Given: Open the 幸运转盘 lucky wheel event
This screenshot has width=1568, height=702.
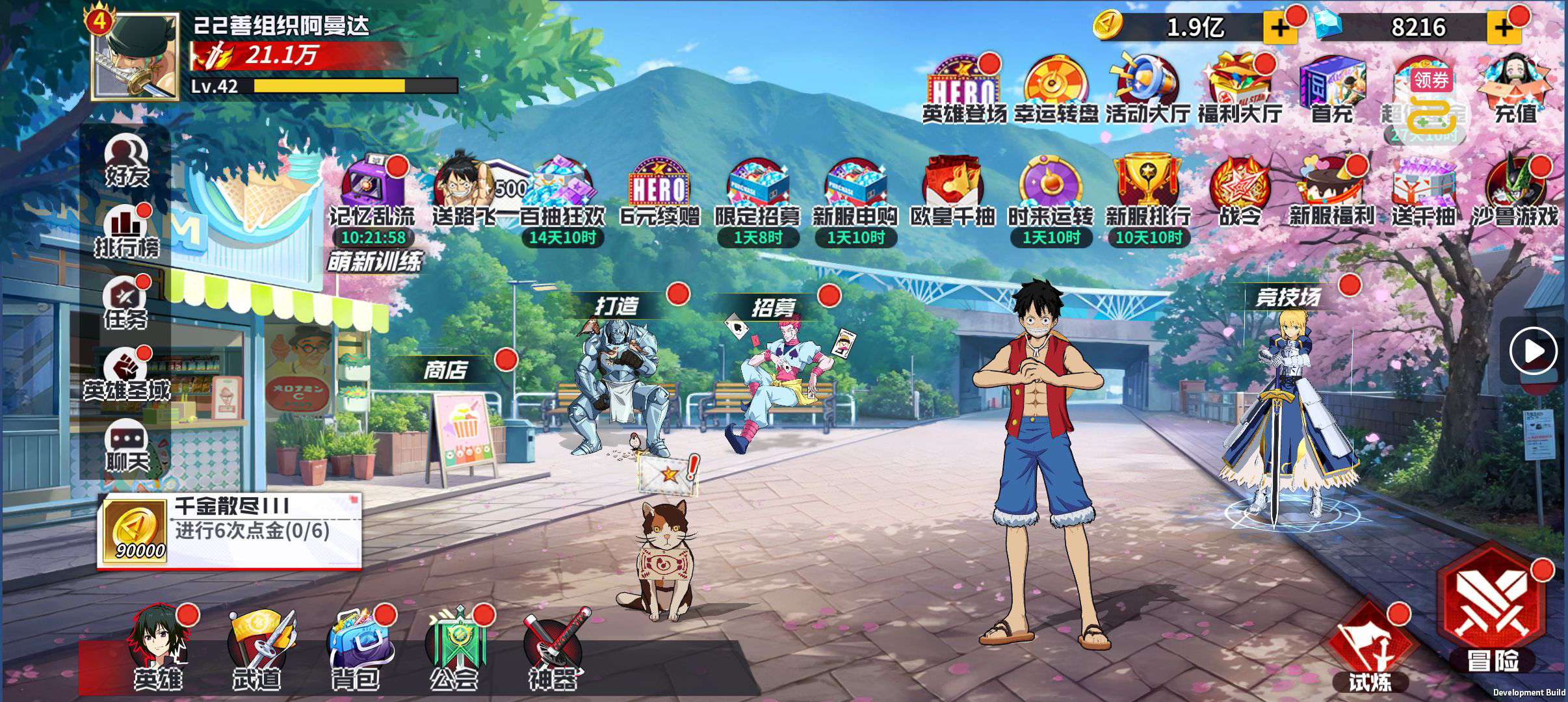Looking at the screenshot, I should pos(1056,91).
